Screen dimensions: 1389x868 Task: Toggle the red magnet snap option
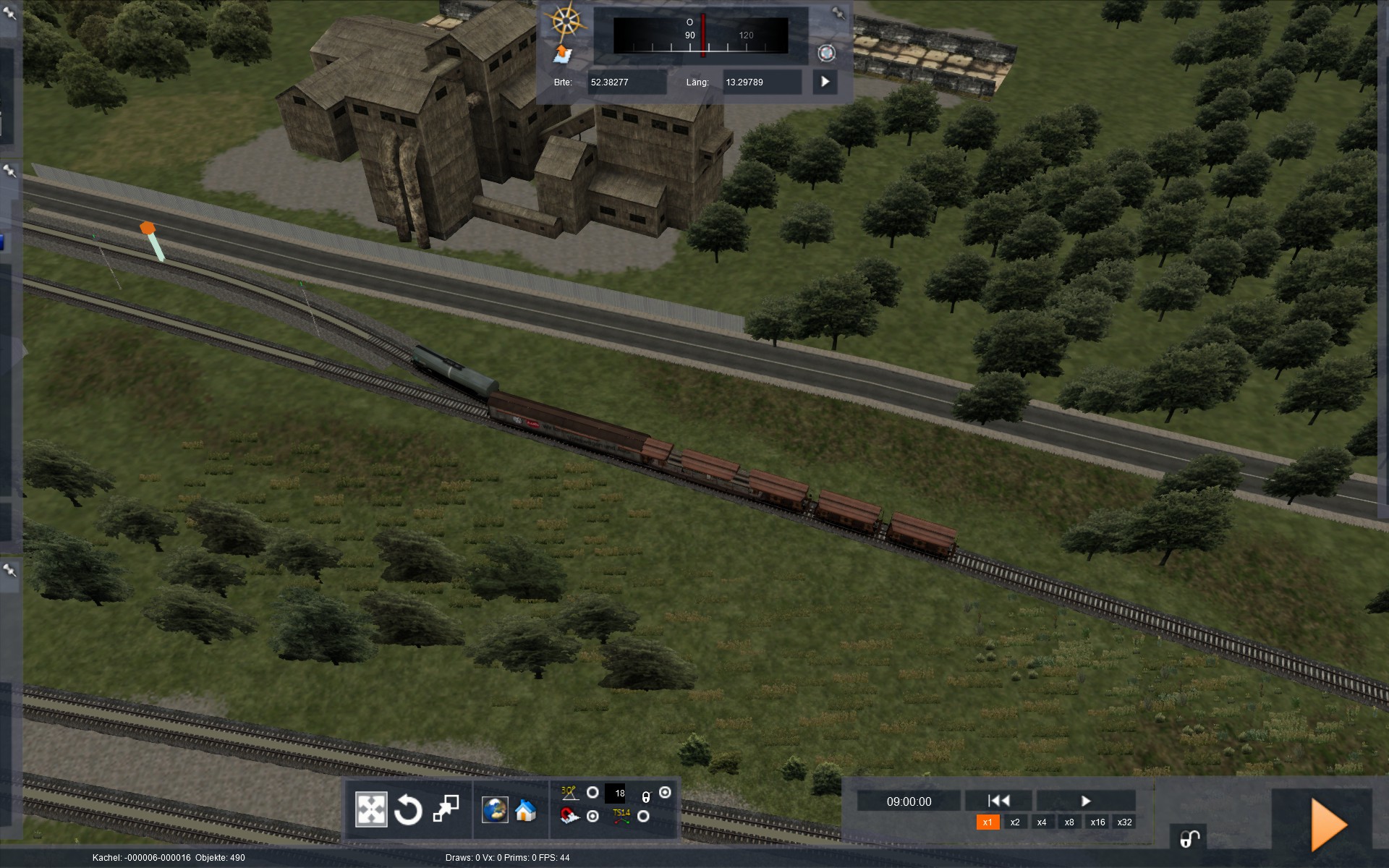592,817
